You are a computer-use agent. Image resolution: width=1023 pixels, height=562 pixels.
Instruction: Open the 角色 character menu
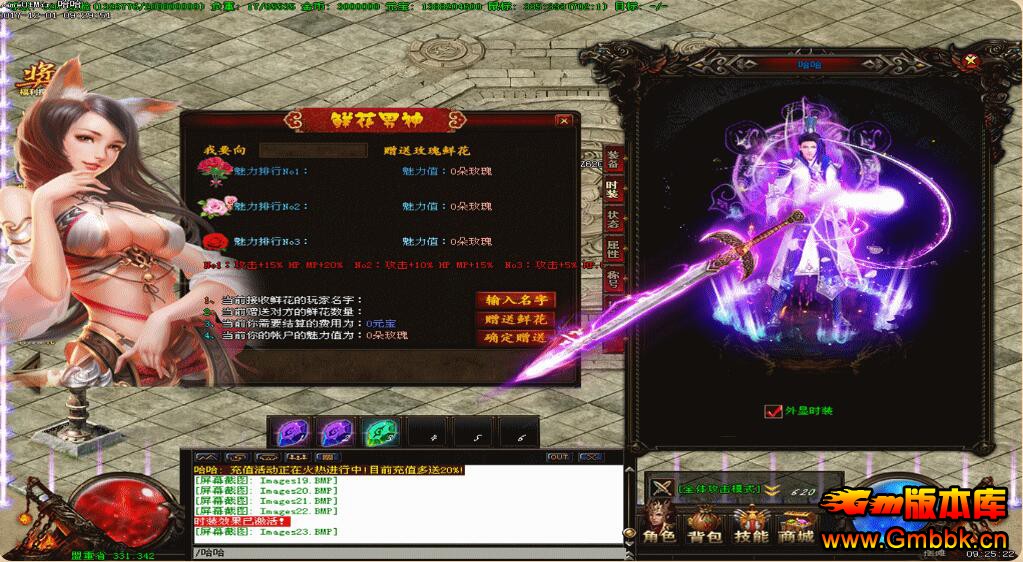[659, 526]
